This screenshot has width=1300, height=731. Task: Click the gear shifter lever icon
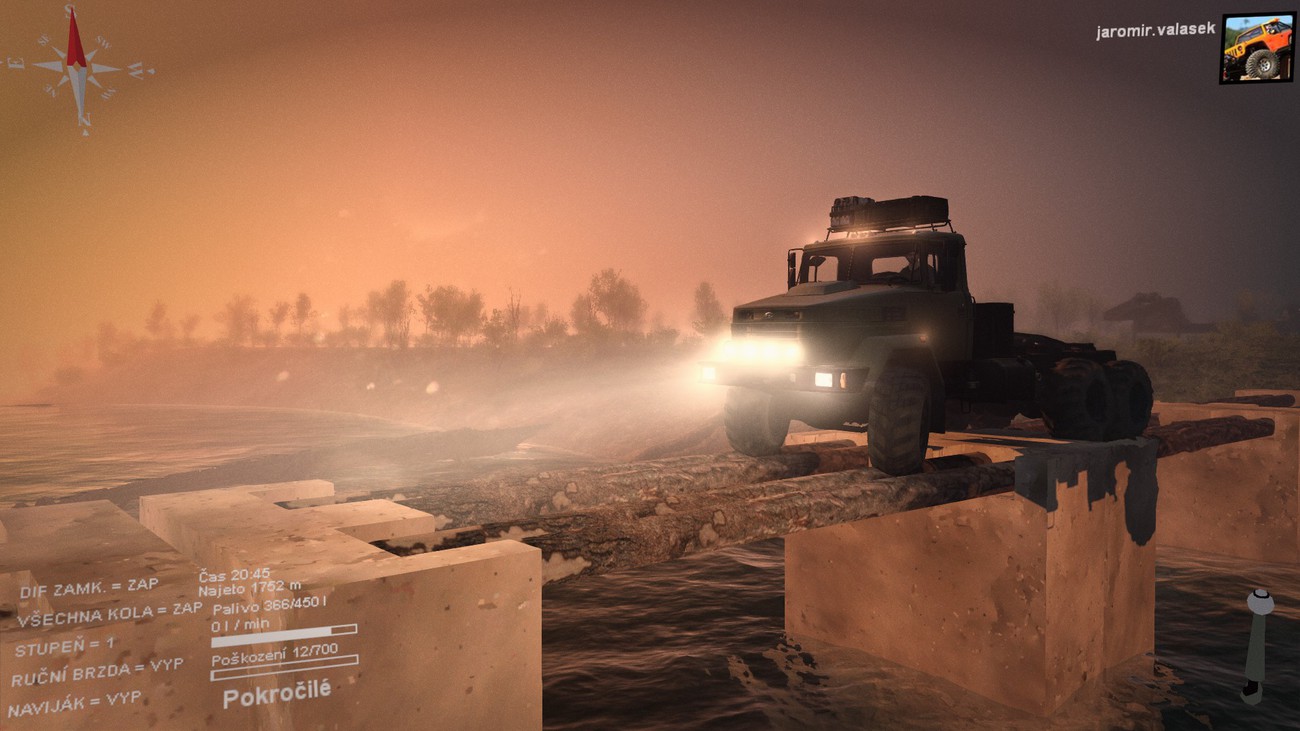click(x=1257, y=645)
